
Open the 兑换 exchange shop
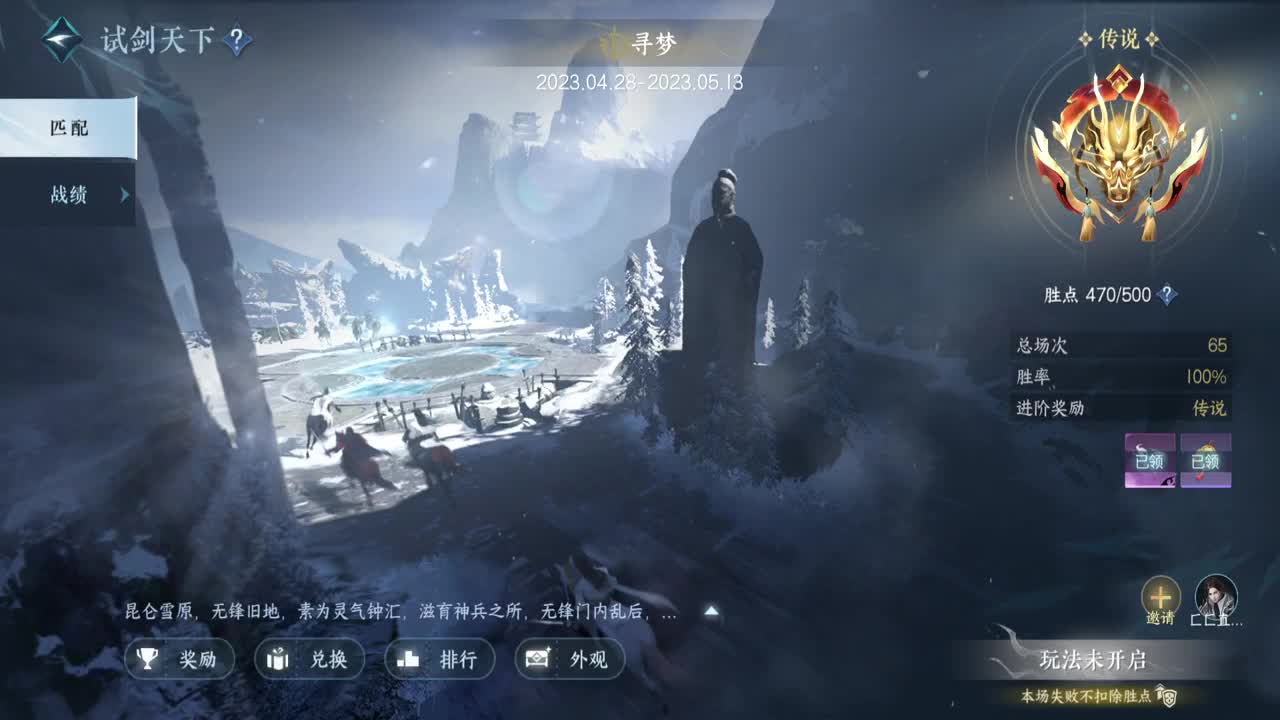(310, 659)
